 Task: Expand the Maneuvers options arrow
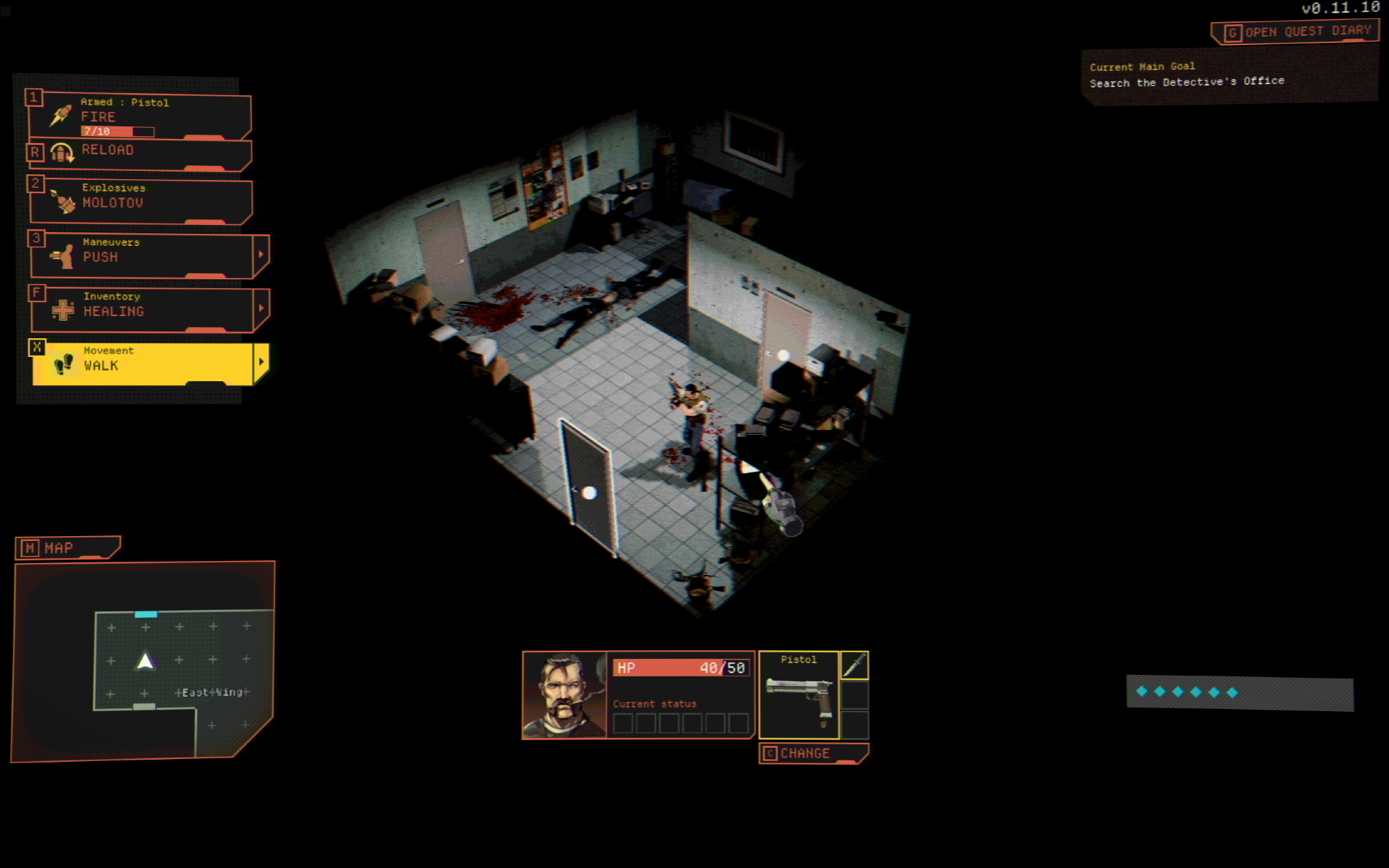[261, 255]
